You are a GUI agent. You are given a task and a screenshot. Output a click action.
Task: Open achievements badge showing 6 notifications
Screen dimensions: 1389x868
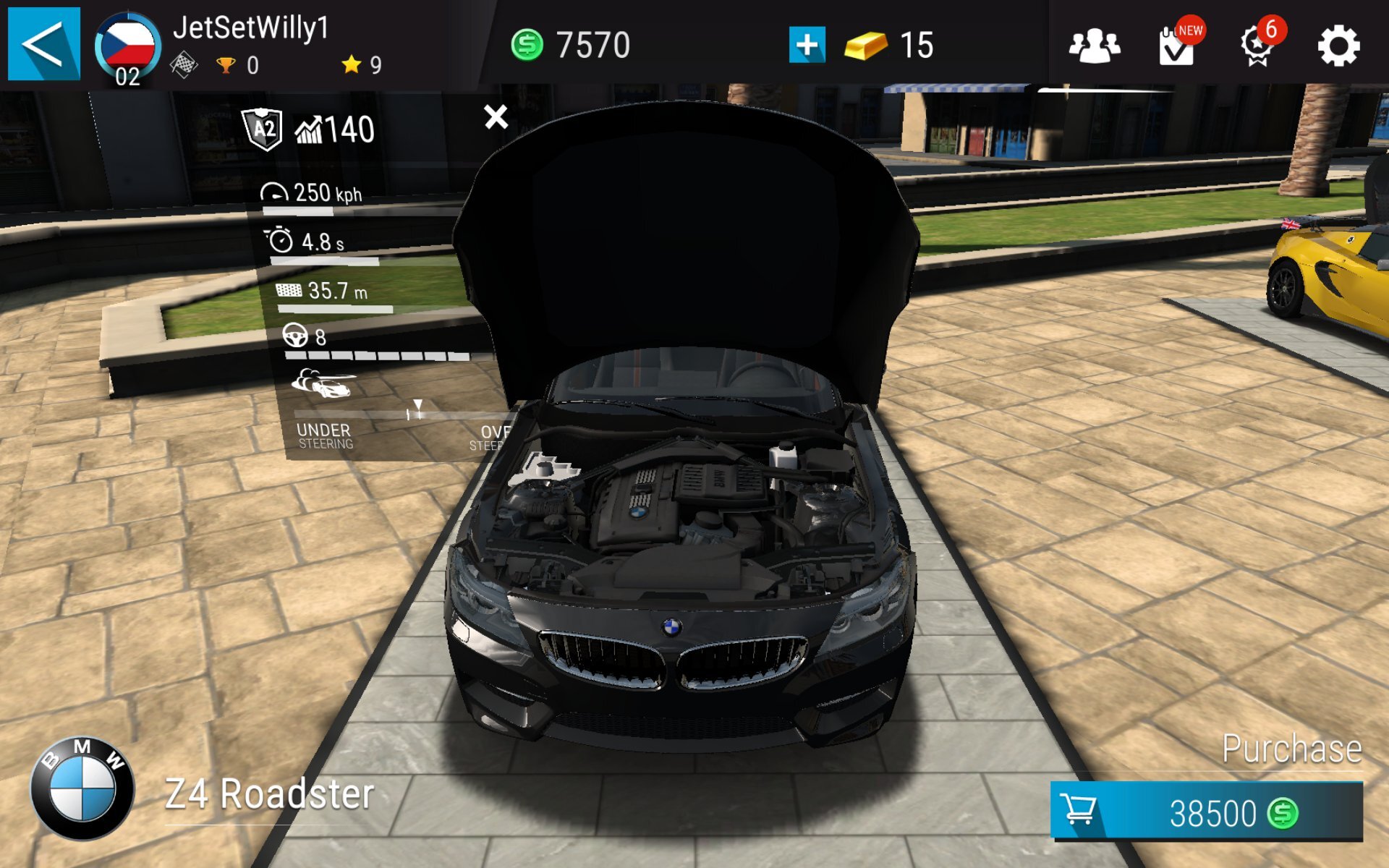coord(1258,46)
